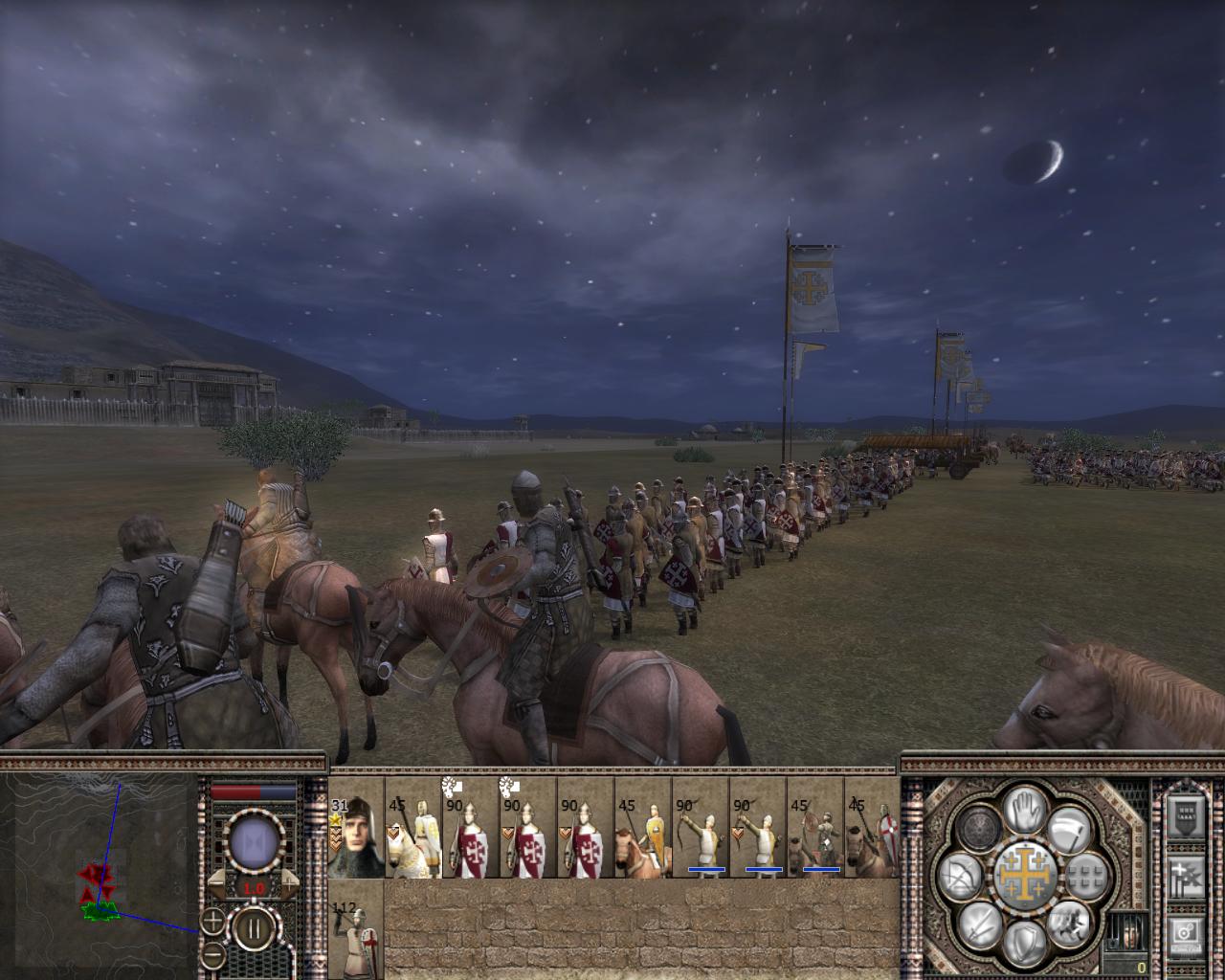Toggle guard mode shield button
This screenshot has width=1225, height=980.
[x=1026, y=945]
